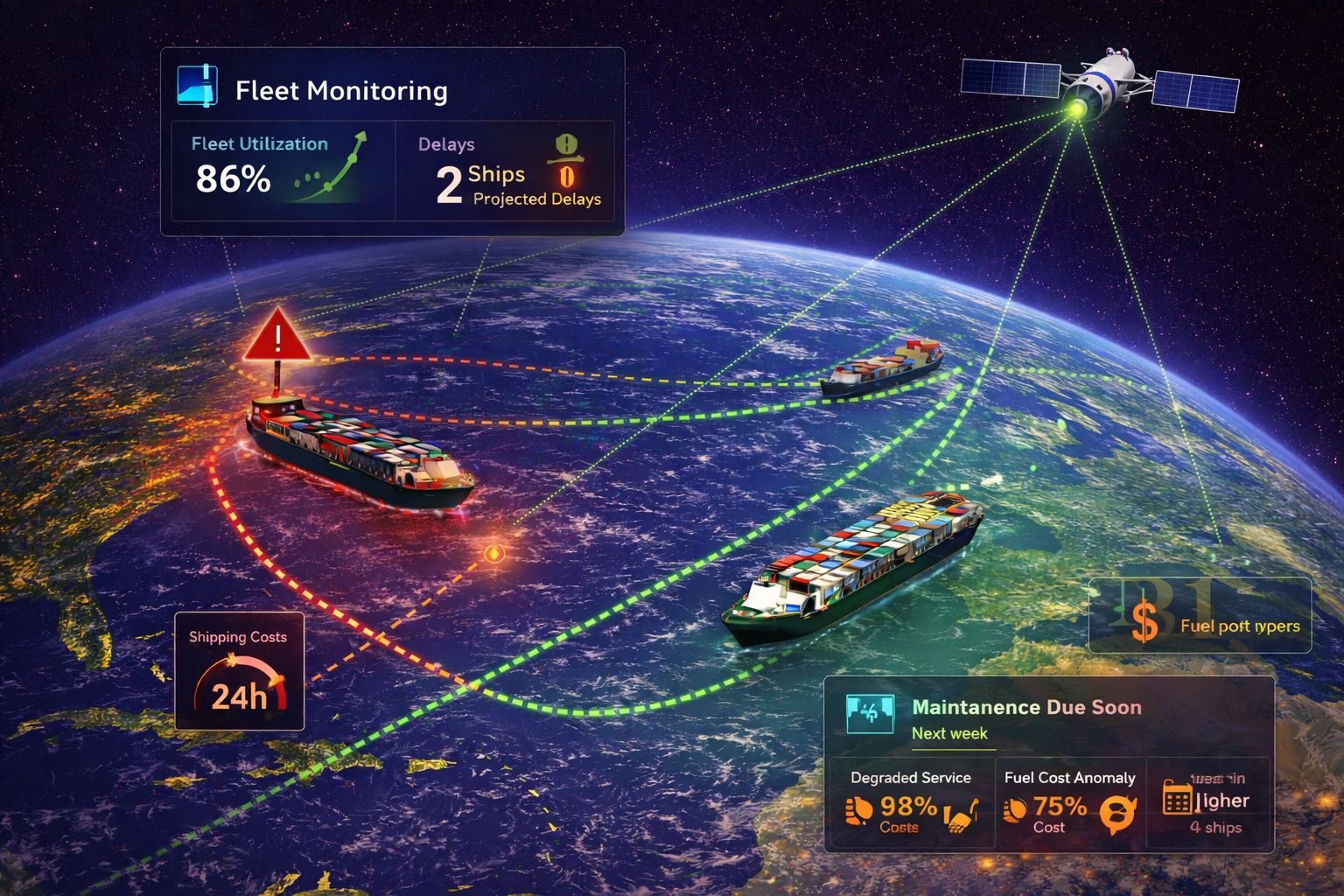Open the calendar icon for 4 ships

pos(1177,798)
